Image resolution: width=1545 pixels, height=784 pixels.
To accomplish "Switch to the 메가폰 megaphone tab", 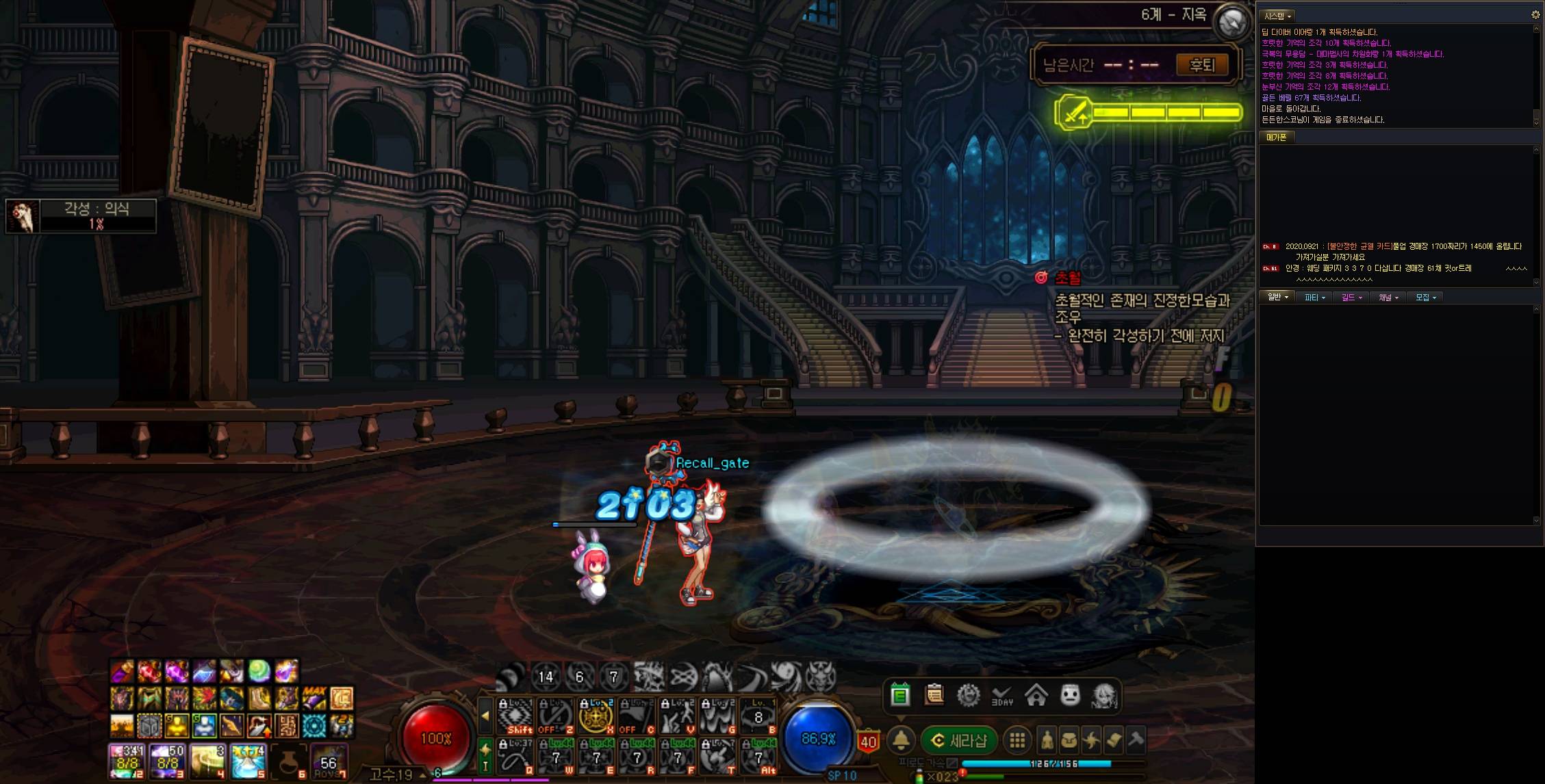I will [1276, 138].
